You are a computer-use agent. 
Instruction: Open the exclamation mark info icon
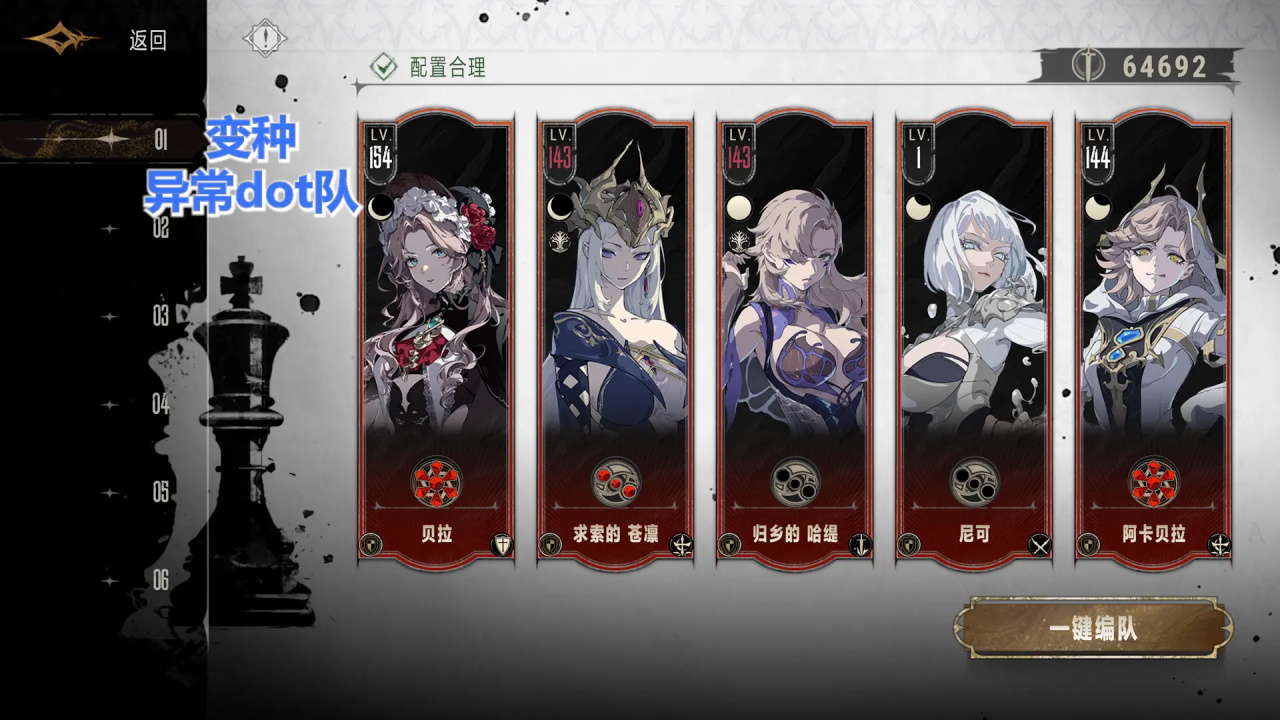(265, 39)
